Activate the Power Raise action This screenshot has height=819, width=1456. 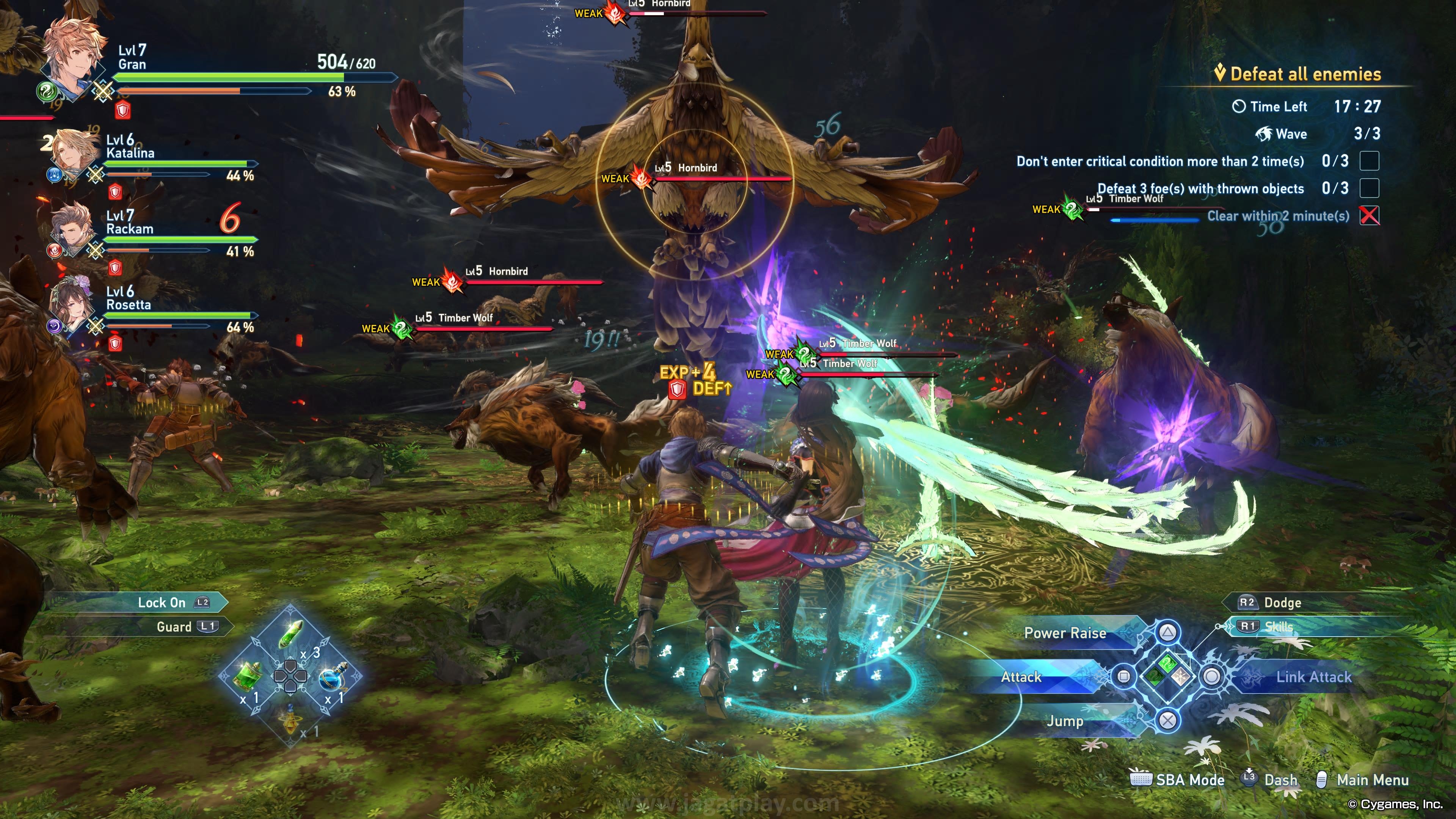coord(1065,633)
